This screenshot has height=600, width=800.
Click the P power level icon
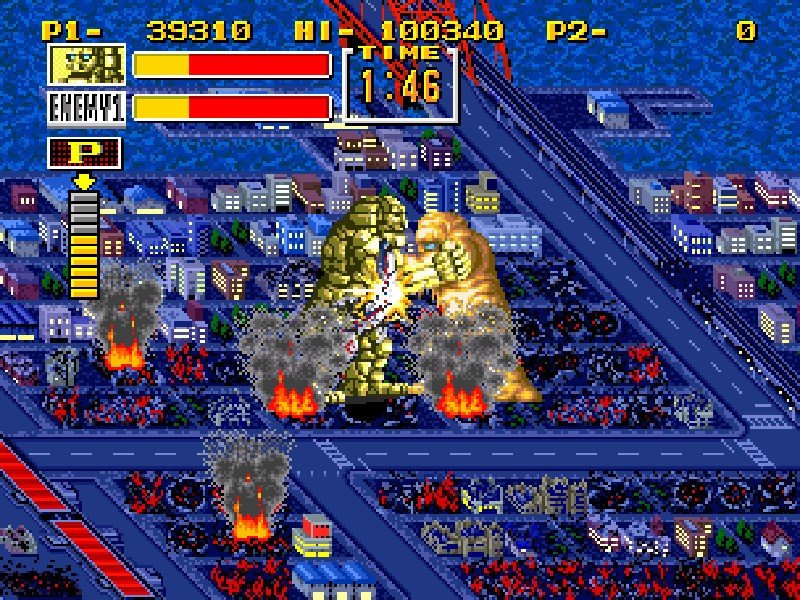(x=85, y=152)
